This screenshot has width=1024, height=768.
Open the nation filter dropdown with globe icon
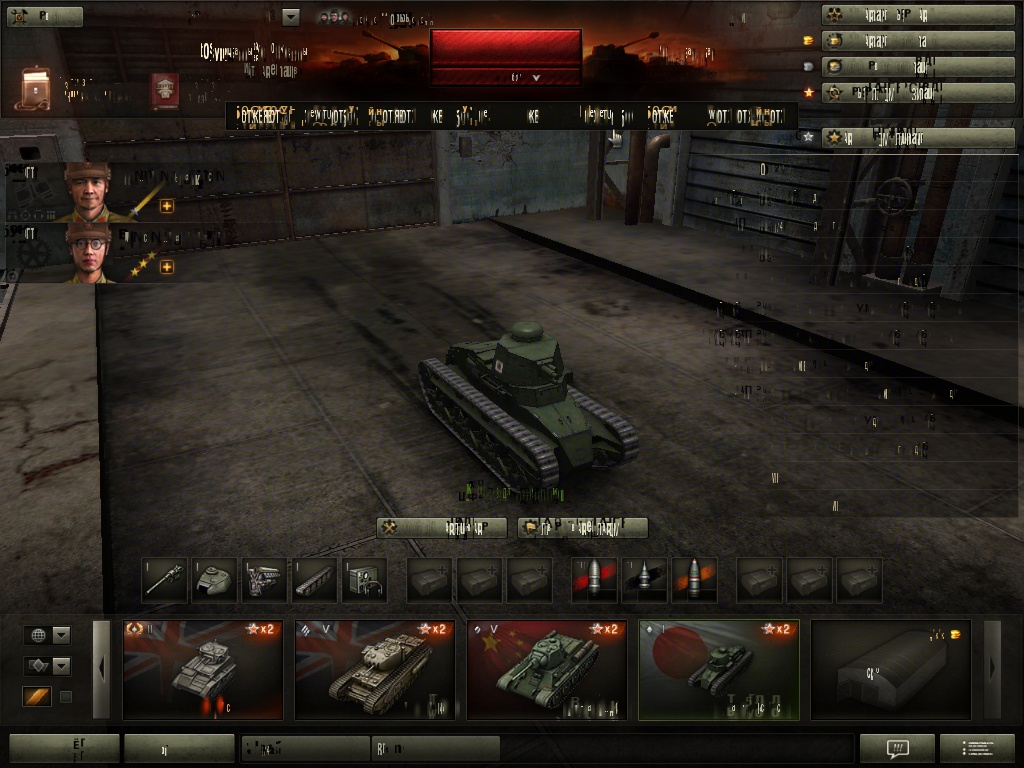(47, 635)
